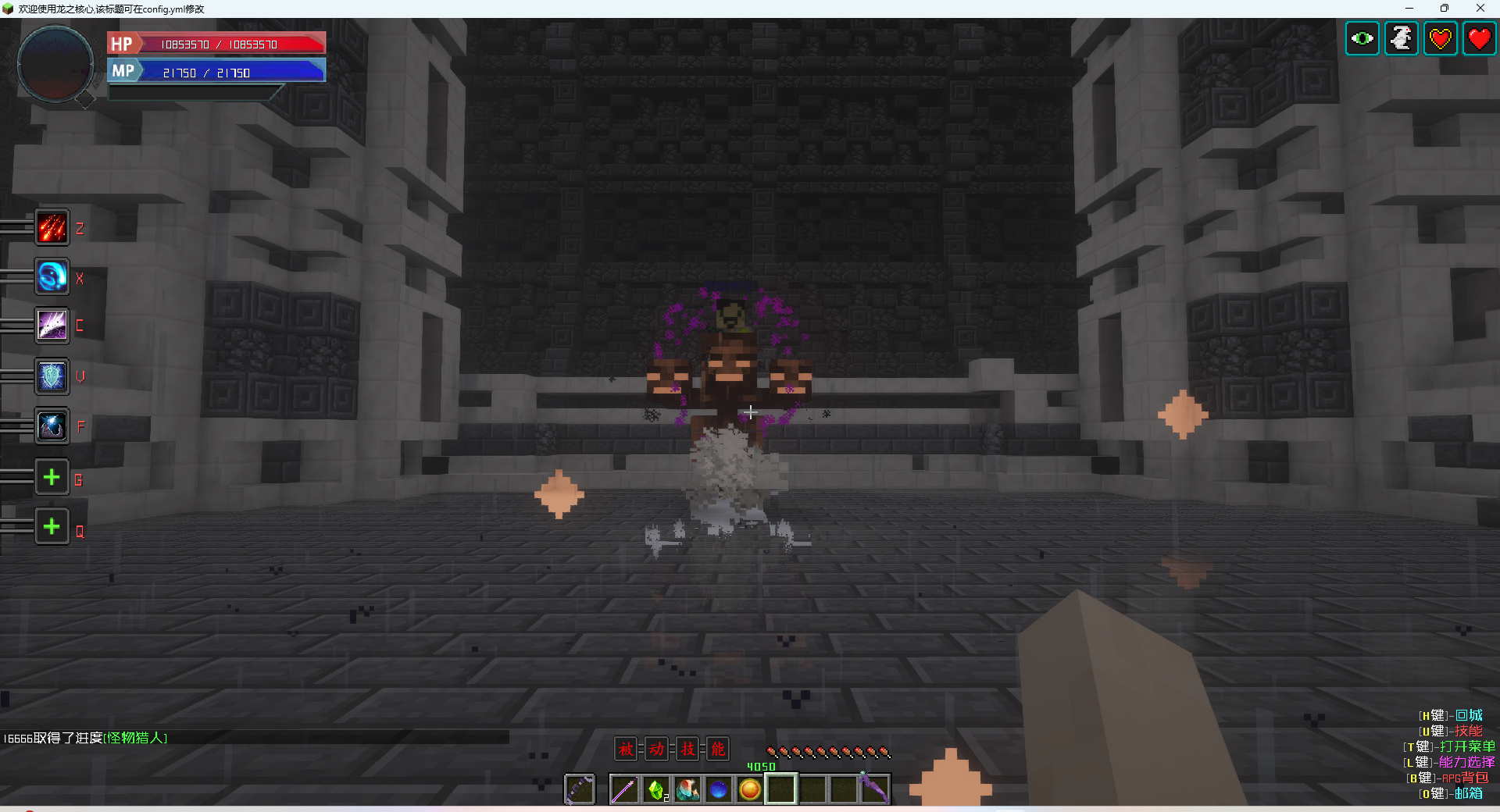Choose the red and teal ore slot

pos(687,790)
